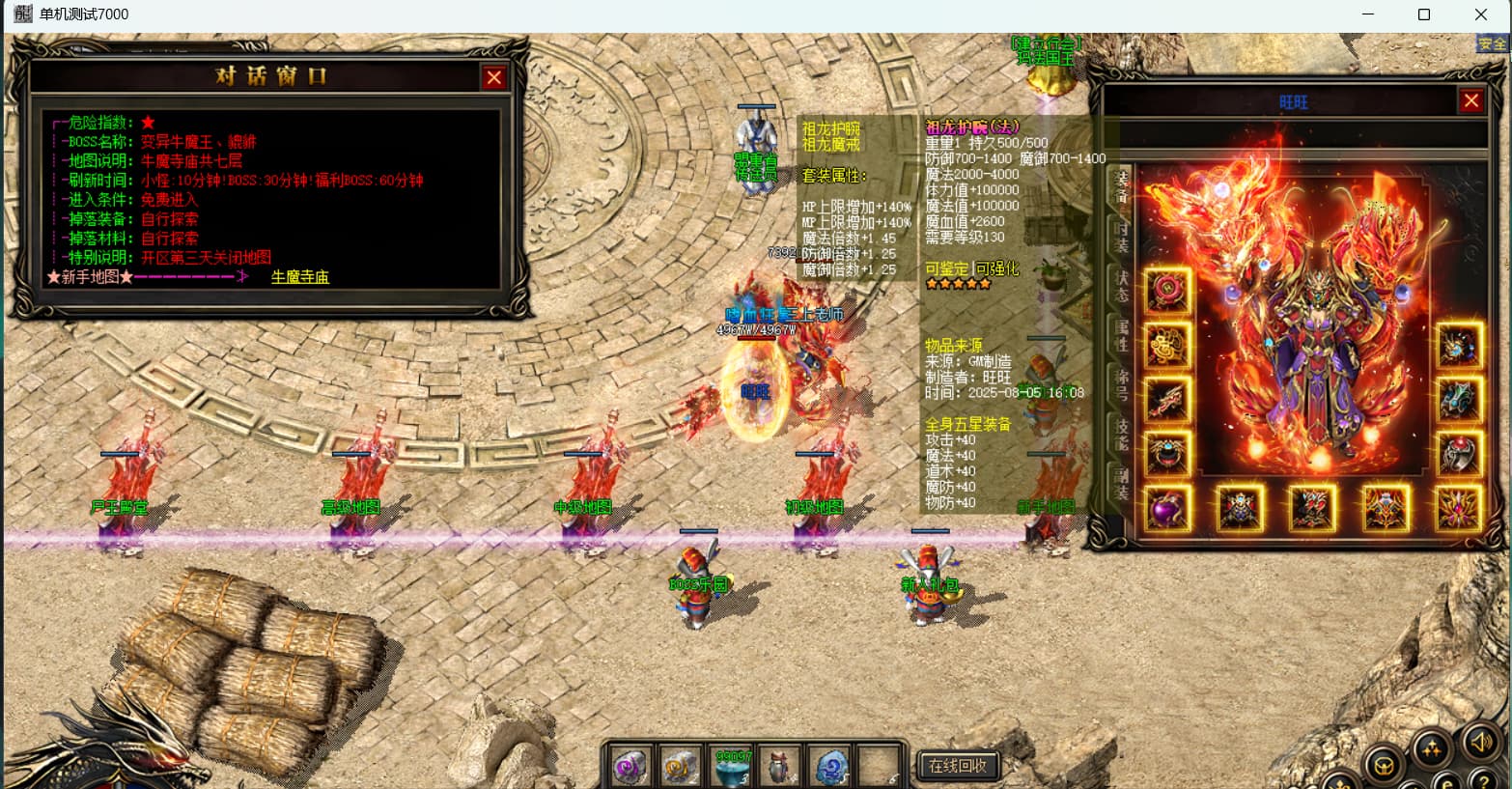The image size is (1512, 789).
Task: Click the four-sparkle round icon
Action: [1431, 749]
